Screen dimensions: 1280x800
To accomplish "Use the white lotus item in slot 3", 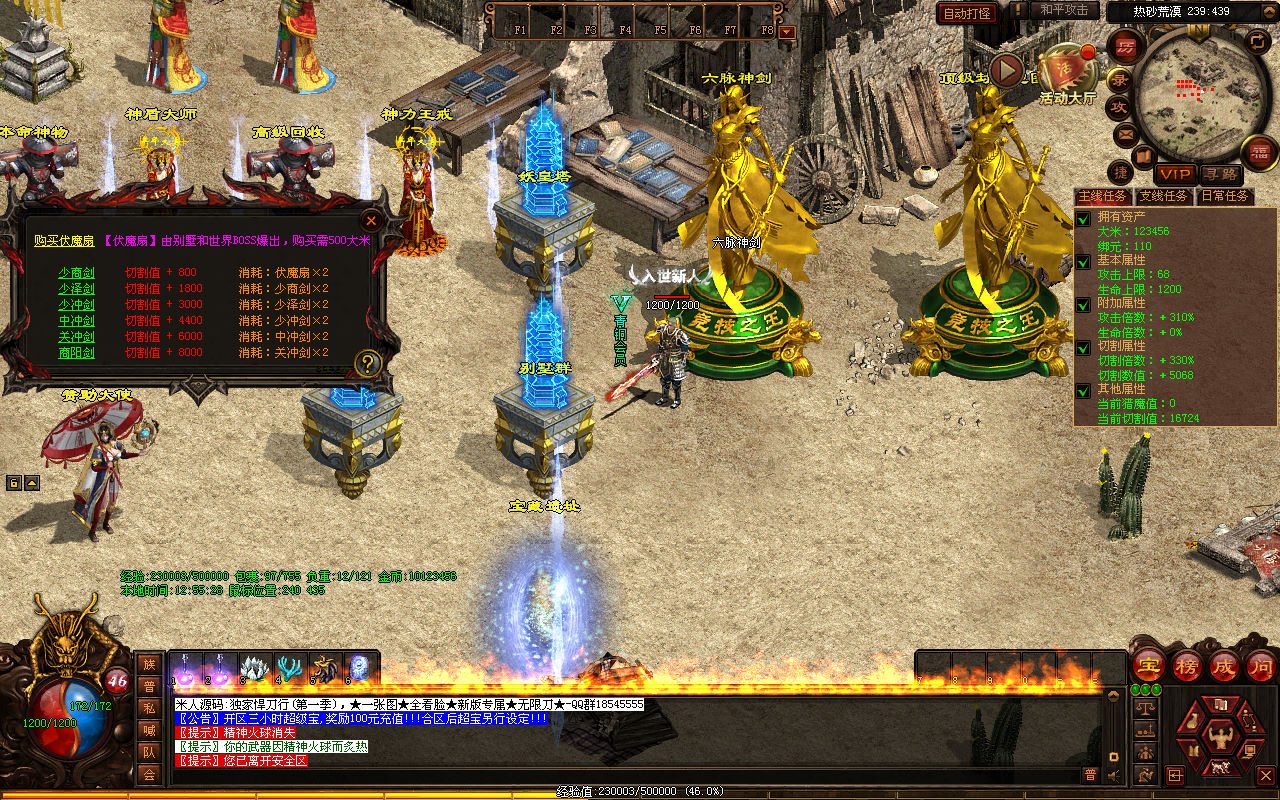I will point(254,667).
